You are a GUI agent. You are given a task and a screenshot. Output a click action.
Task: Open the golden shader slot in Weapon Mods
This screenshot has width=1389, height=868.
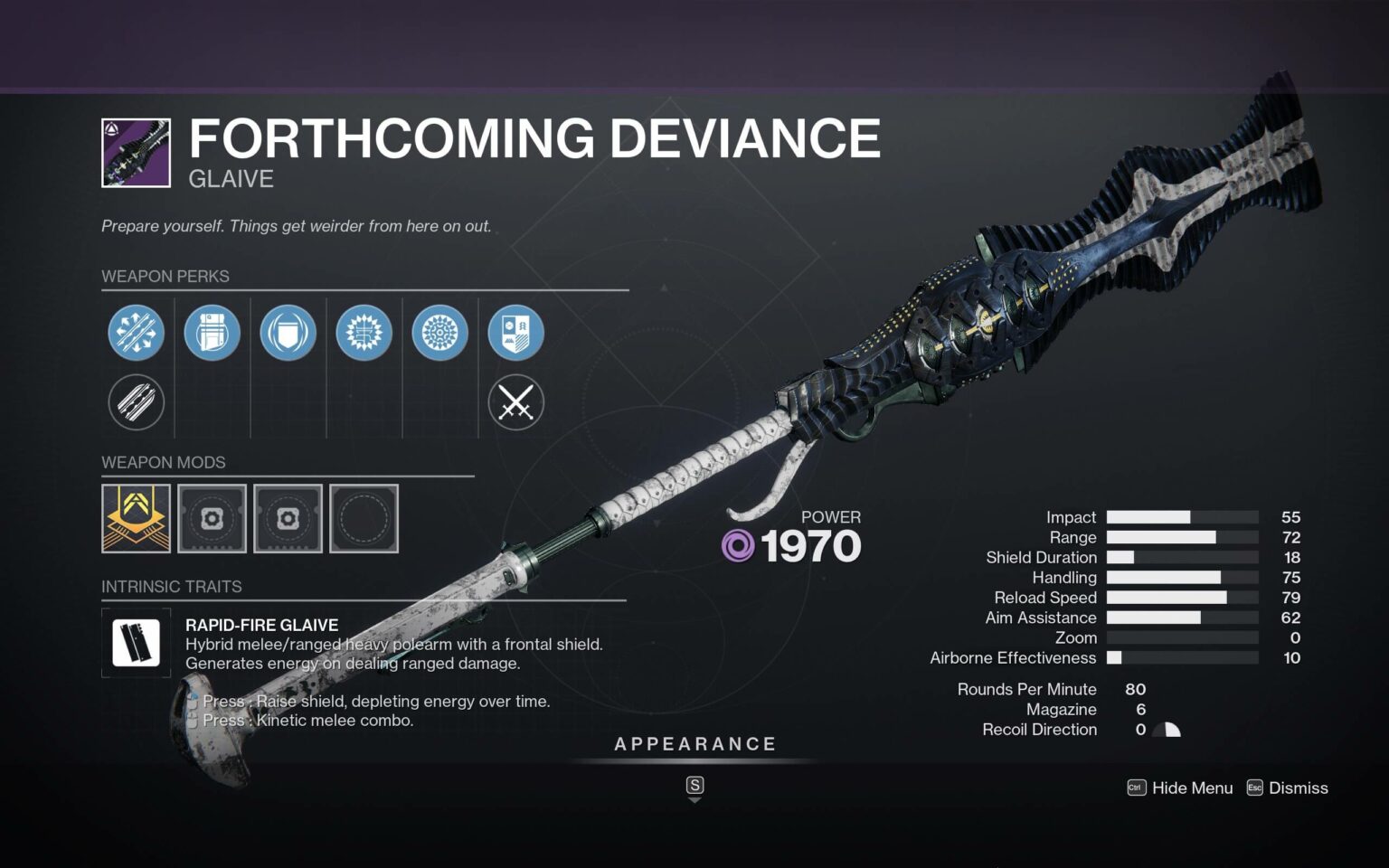[136, 518]
